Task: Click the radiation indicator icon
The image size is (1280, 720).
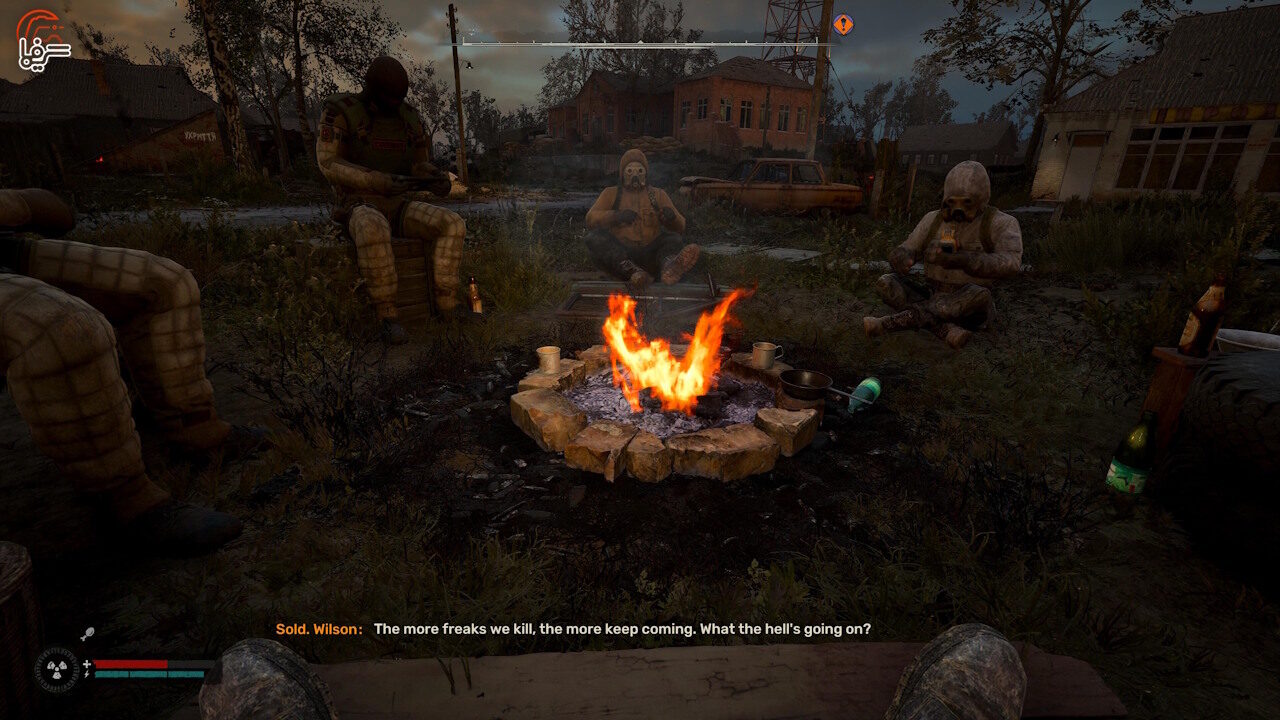Action: tap(56, 669)
